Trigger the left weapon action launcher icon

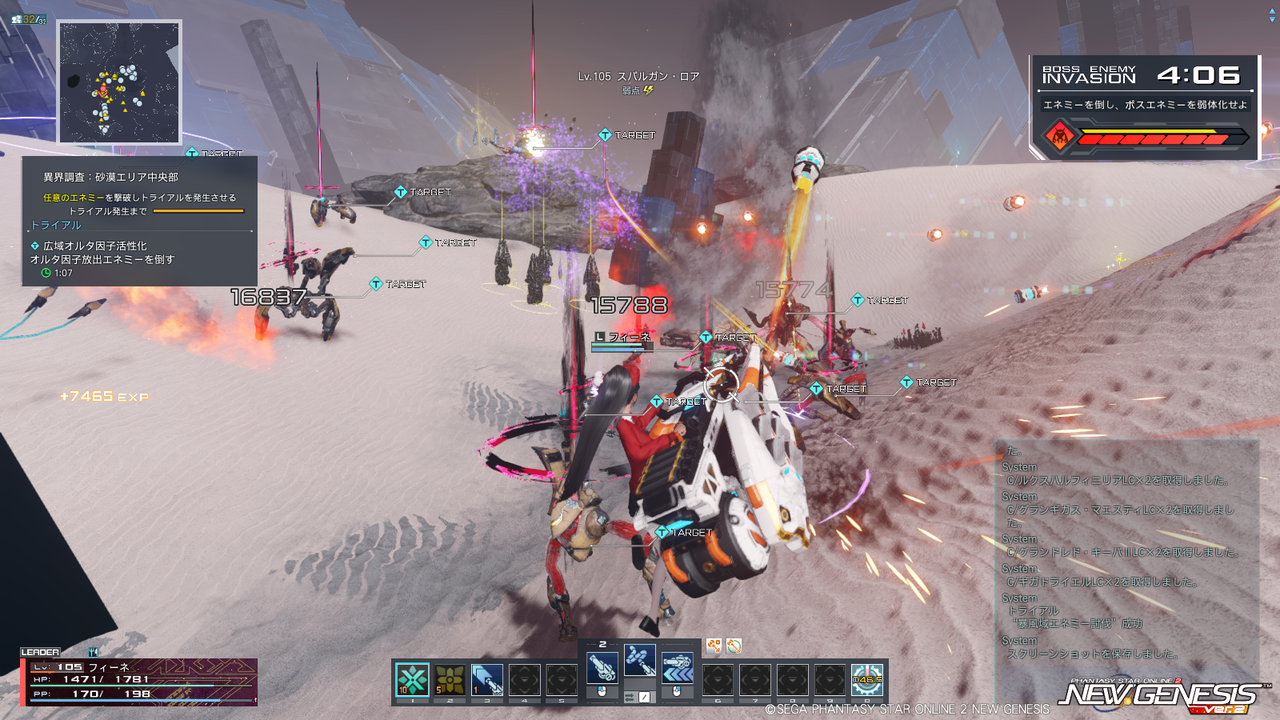coord(602,668)
